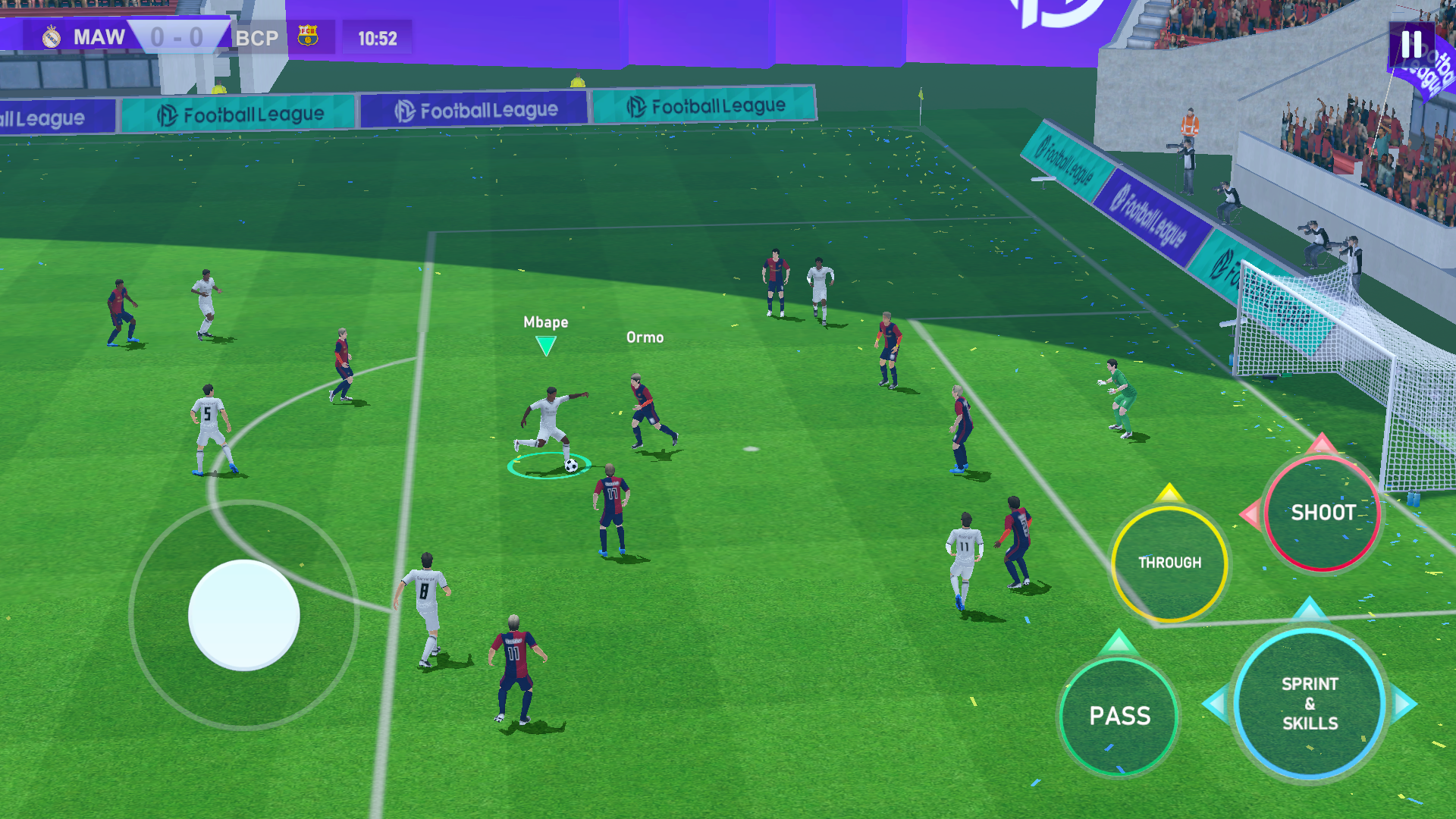This screenshot has height=819, width=1456.
Task: Activate the THROUGH ball control
Action: point(1170,563)
